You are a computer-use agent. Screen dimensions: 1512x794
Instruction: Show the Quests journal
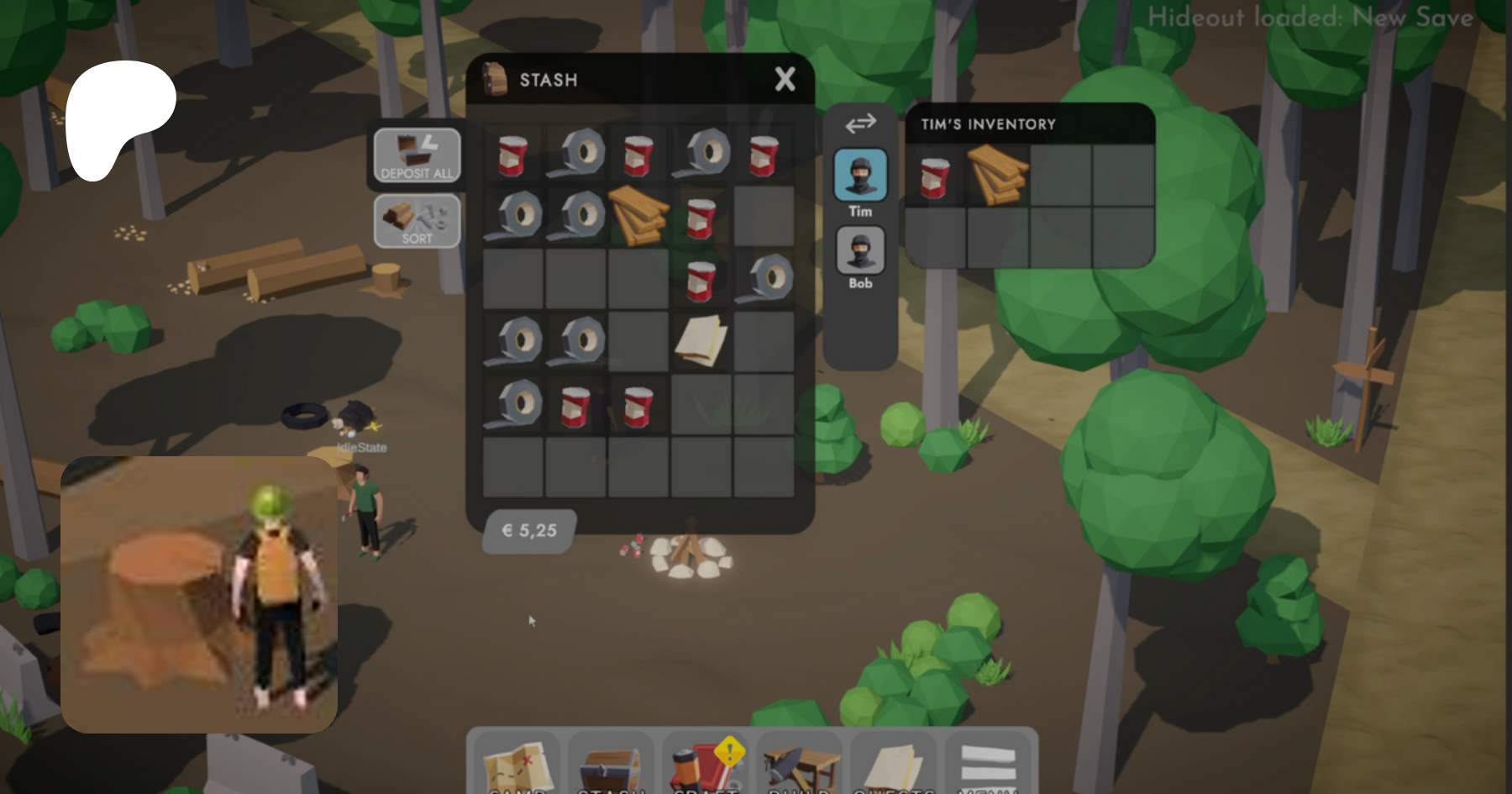tap(894, 765)
